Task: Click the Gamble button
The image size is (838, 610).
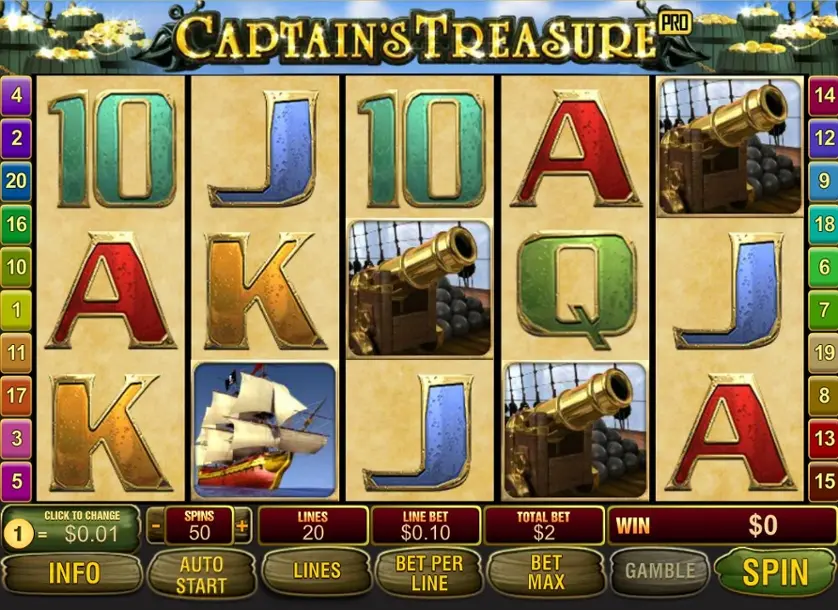Action: (659, 572)
